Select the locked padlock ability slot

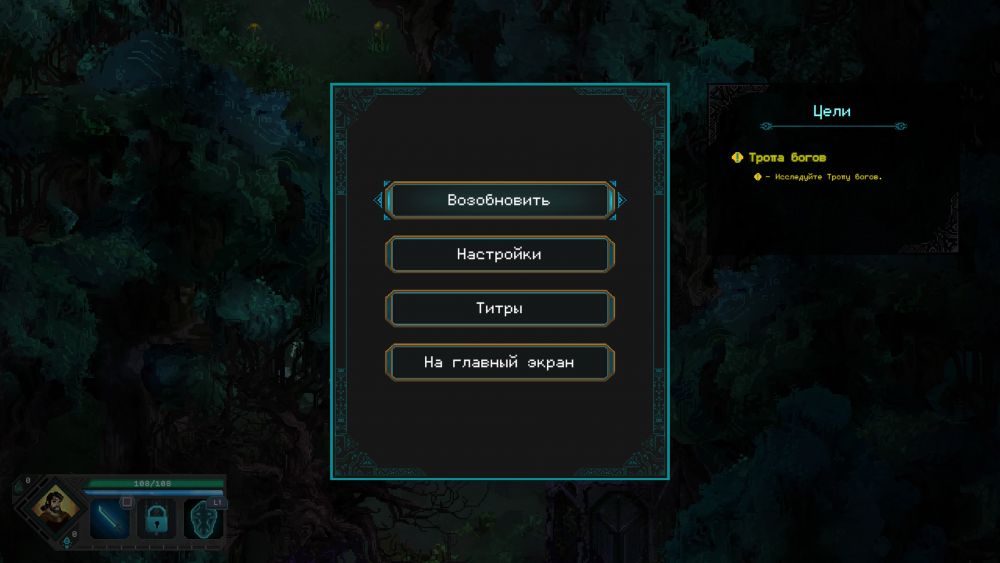point(156,519)
